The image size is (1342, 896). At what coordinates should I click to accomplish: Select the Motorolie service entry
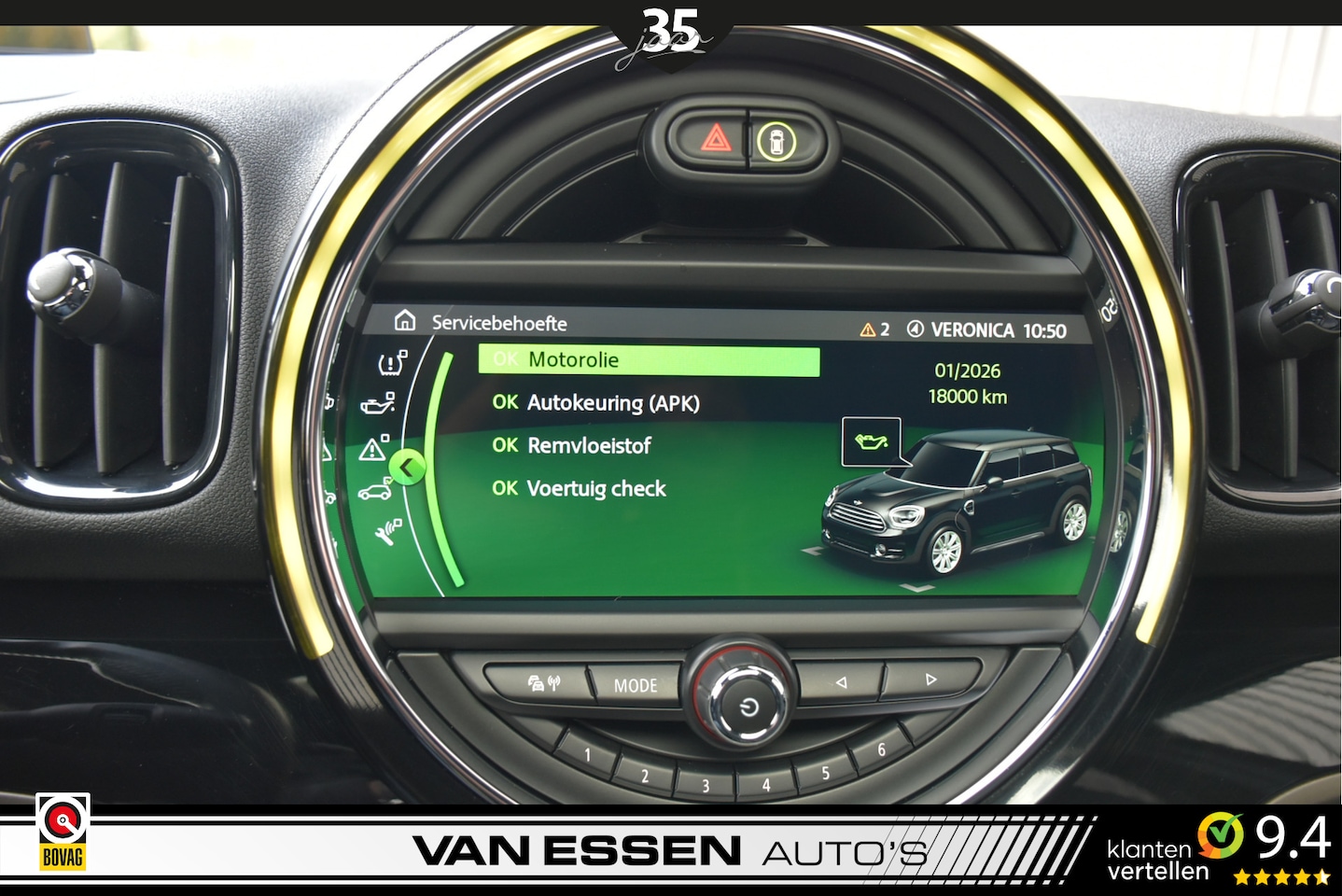pyautogui.click(x=648, y=360)
